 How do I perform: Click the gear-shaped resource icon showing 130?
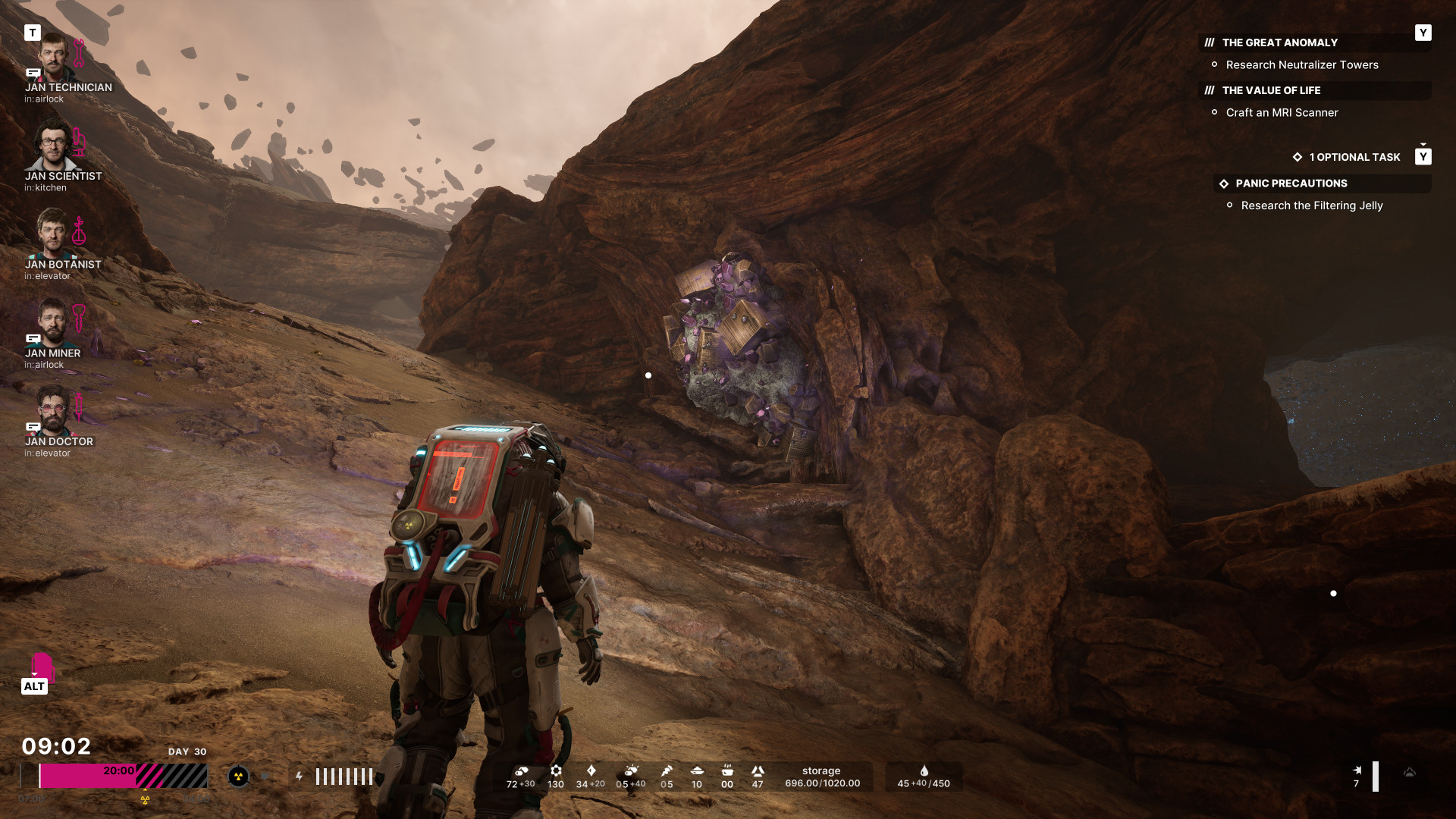click(x=556, y=770)
